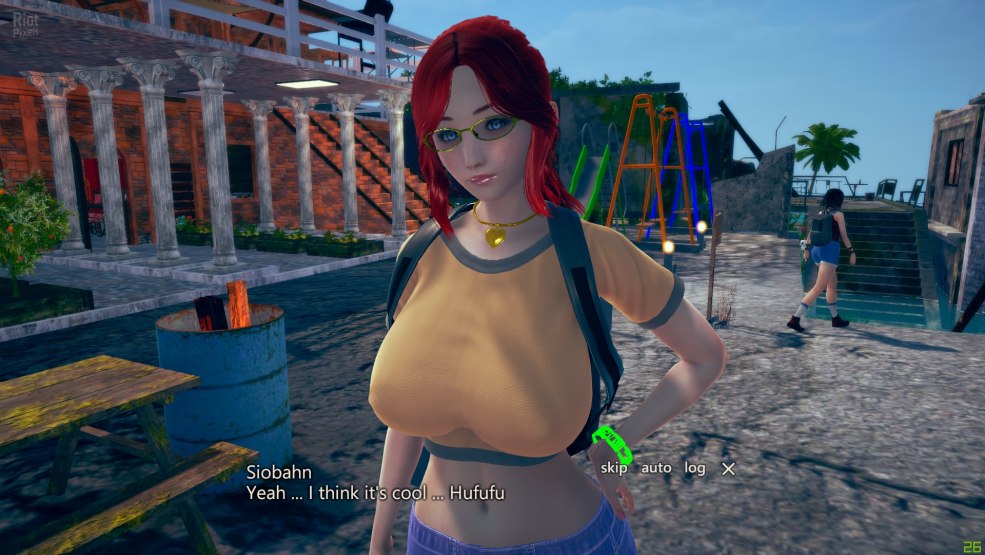
Task: Skip the current dialogue
Action: pyautogui.click(x=614, y=468)
